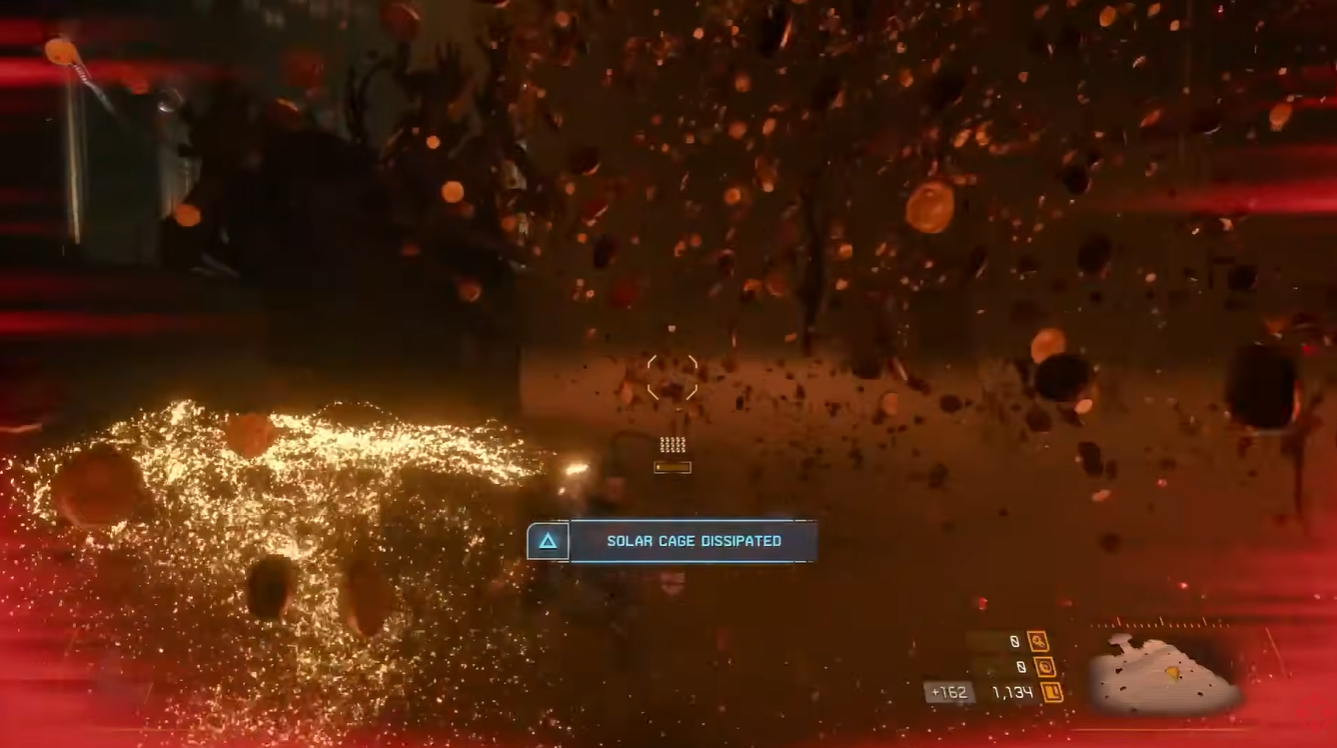
Task: Select the yellow objective marker on the minimap
Action: tap(1172, 672)
